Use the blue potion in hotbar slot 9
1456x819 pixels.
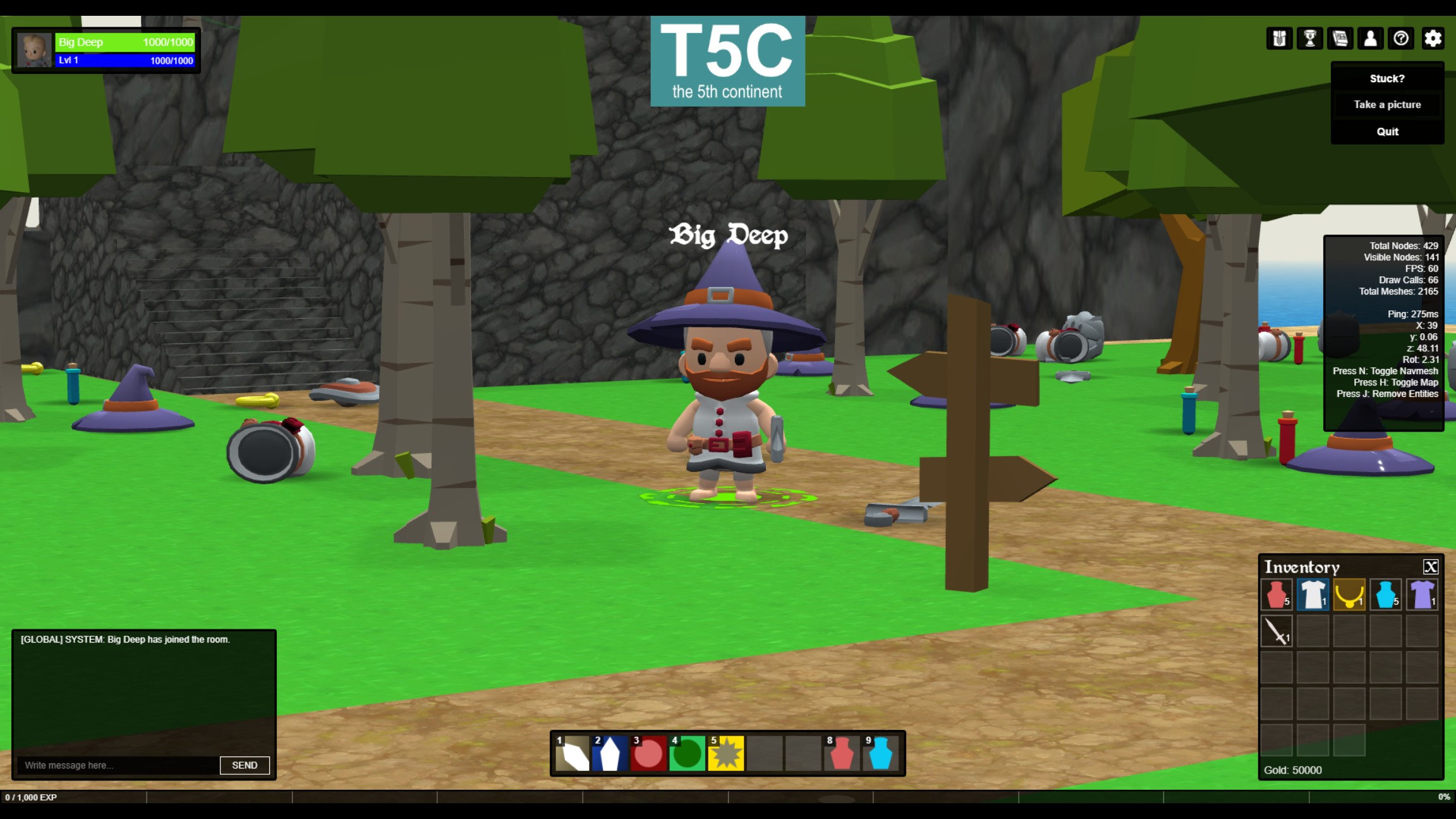tap(880, 753)
